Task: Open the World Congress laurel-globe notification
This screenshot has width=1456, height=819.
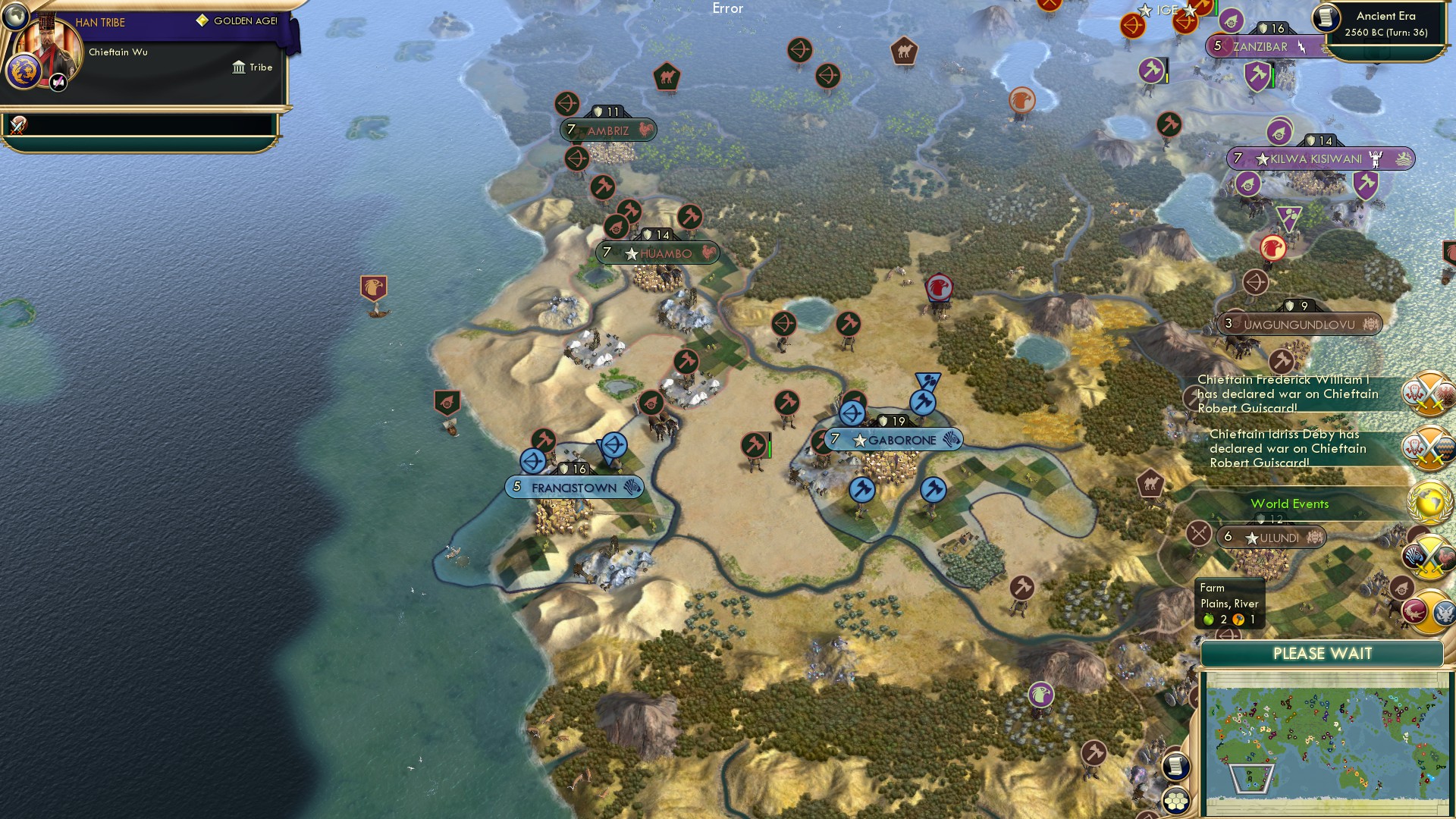Action: (x=1428, y=500)
